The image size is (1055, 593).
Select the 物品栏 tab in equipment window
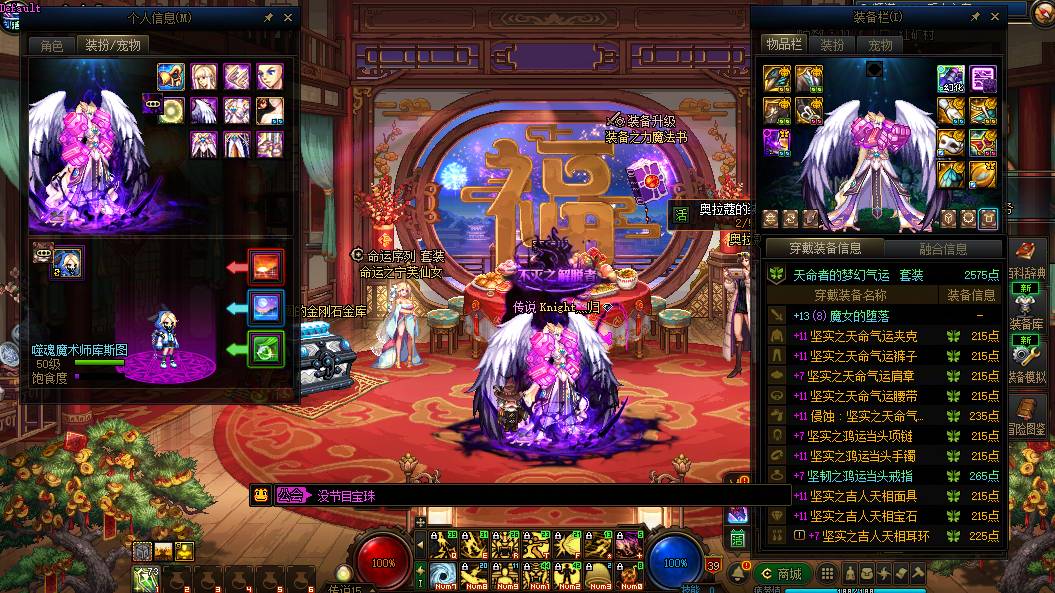(x=783, y=44)
